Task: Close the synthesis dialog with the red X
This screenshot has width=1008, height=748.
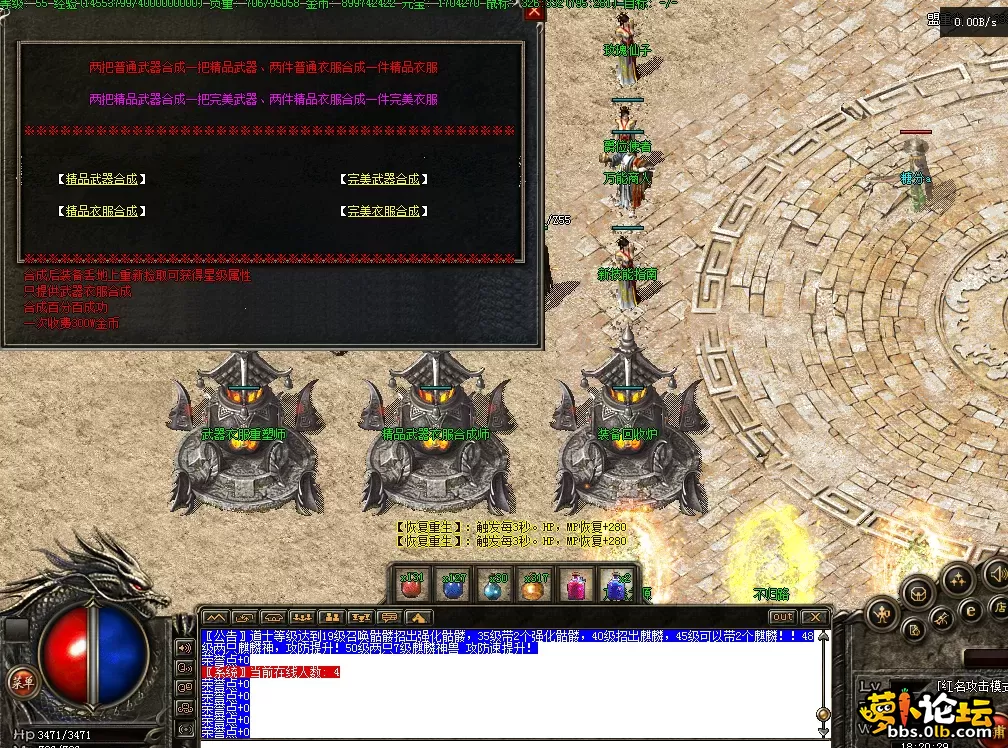Action: pyautogui.click(x=534, y=13)
